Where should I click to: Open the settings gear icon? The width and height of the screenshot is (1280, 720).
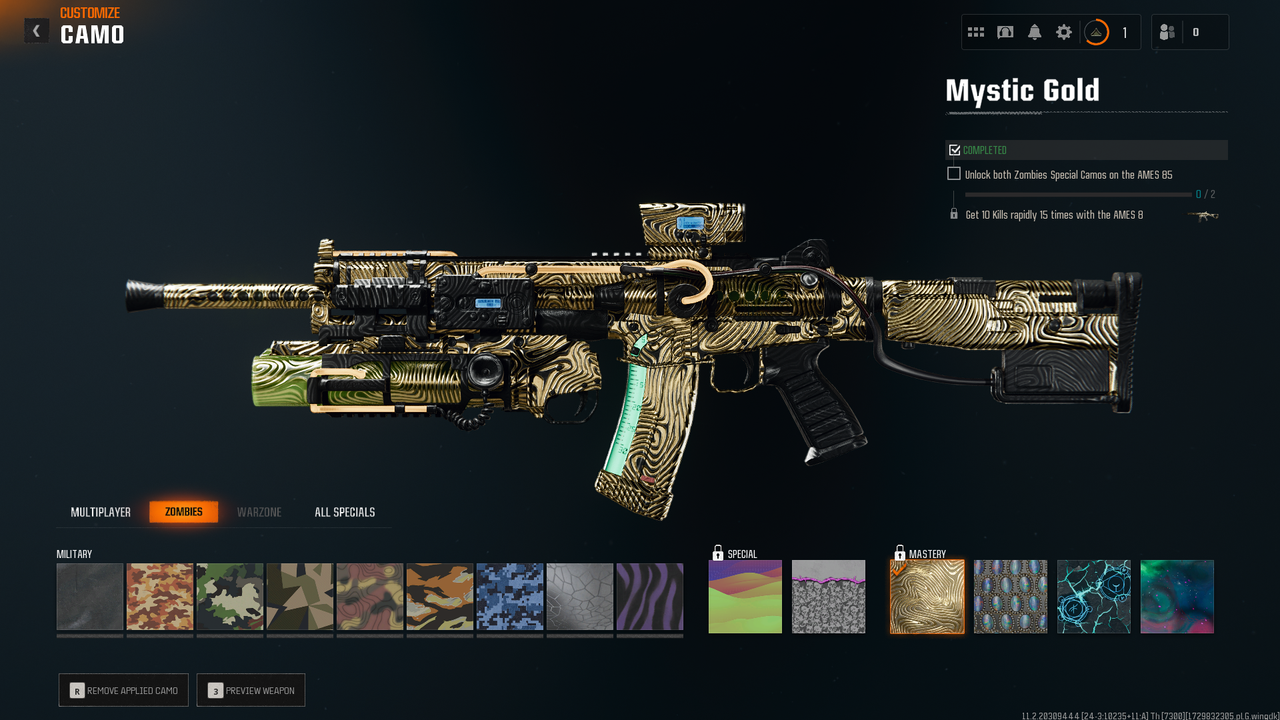point(1064,32)
